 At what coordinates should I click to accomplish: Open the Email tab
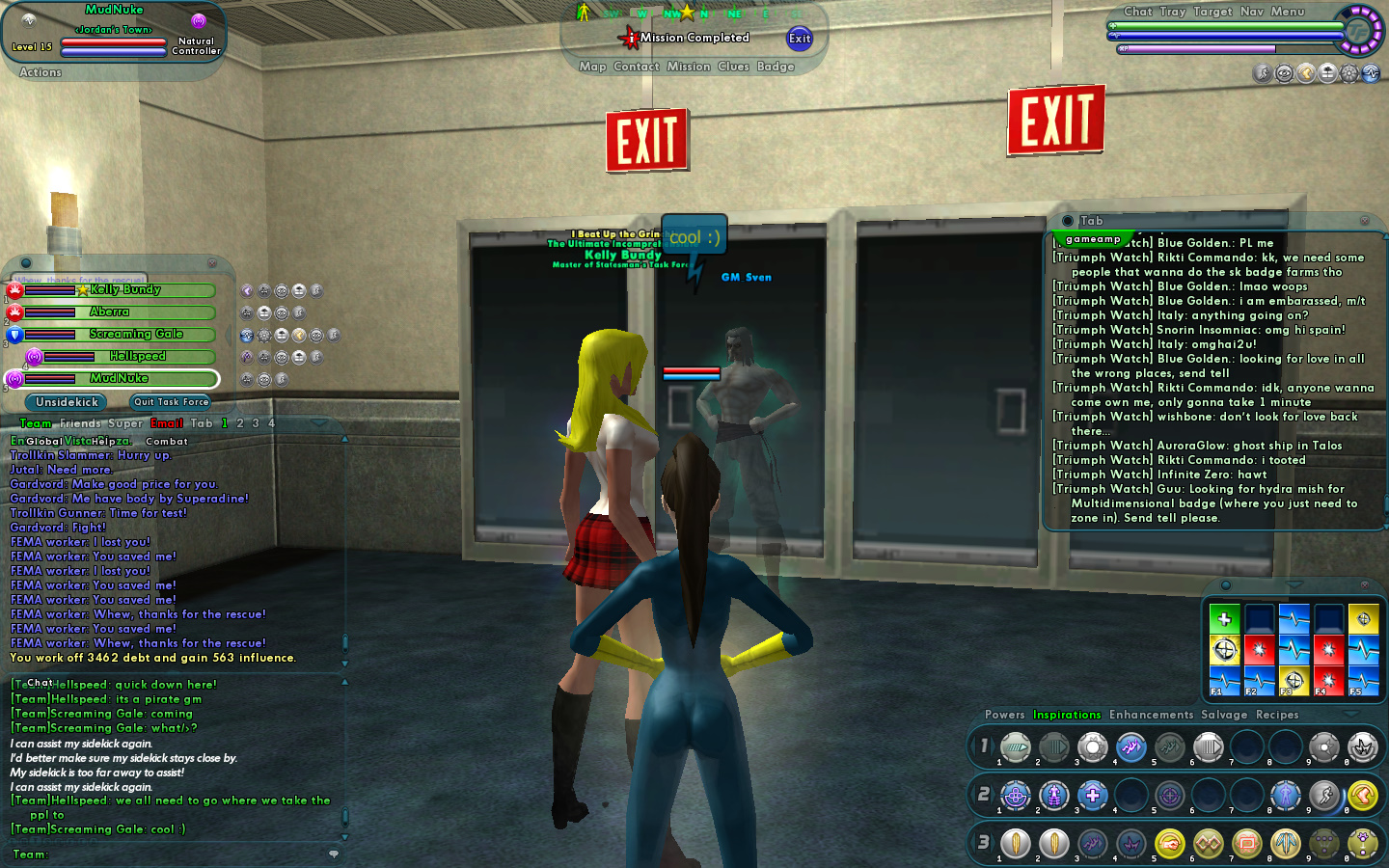tap(166, 423)
